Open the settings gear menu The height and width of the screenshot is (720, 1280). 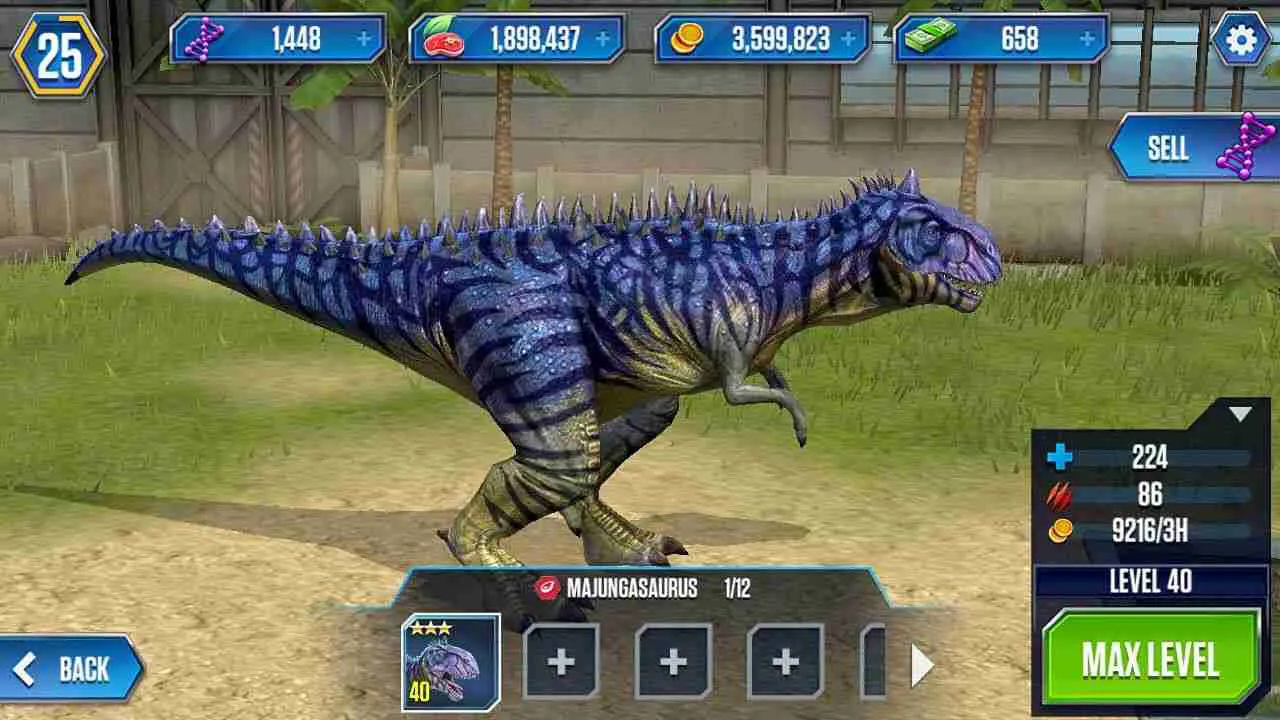(x=1240, y=40)
